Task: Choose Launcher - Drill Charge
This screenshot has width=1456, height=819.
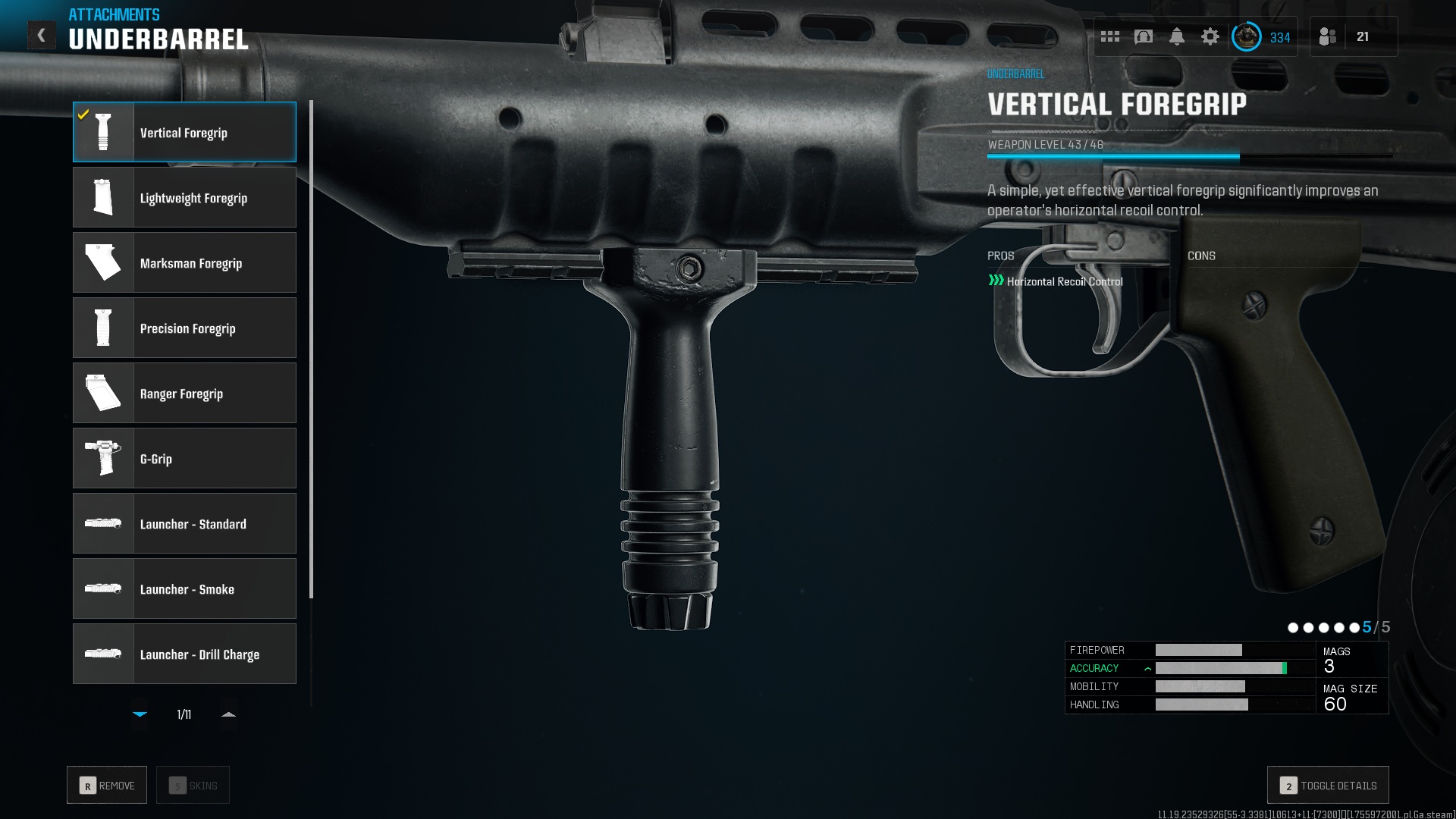Action: [184, 654]
